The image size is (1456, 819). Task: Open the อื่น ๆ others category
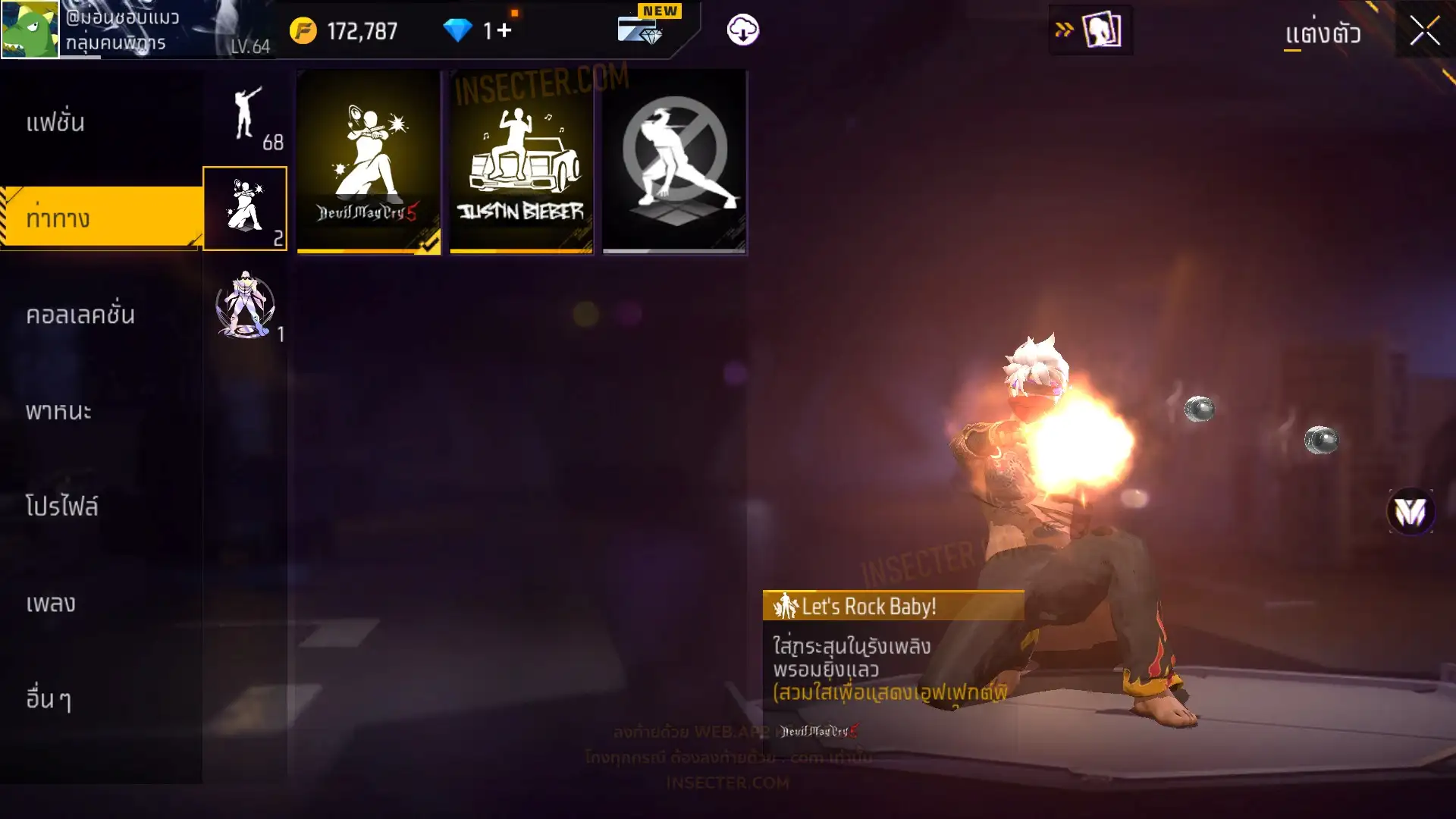(49, 698)
